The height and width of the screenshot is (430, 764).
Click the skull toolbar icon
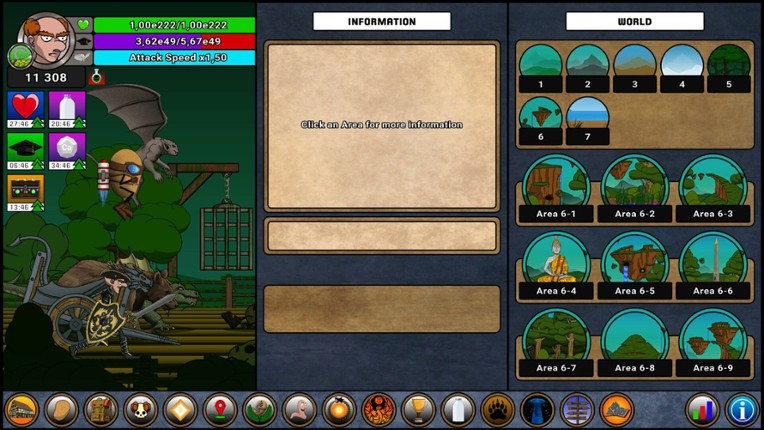point(141,409)
